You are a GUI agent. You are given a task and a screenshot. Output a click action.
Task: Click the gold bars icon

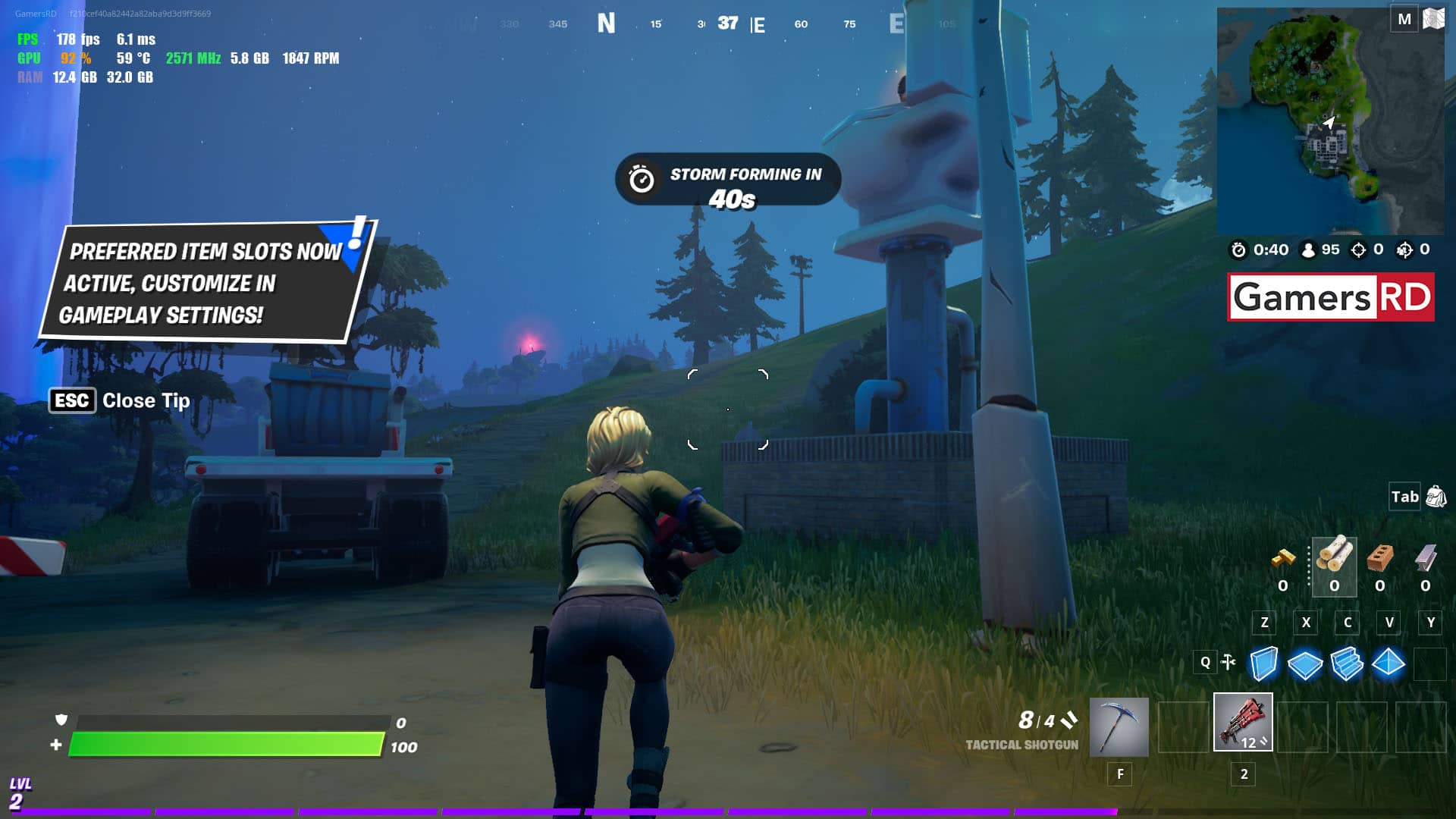click(x=1283, y=559)
